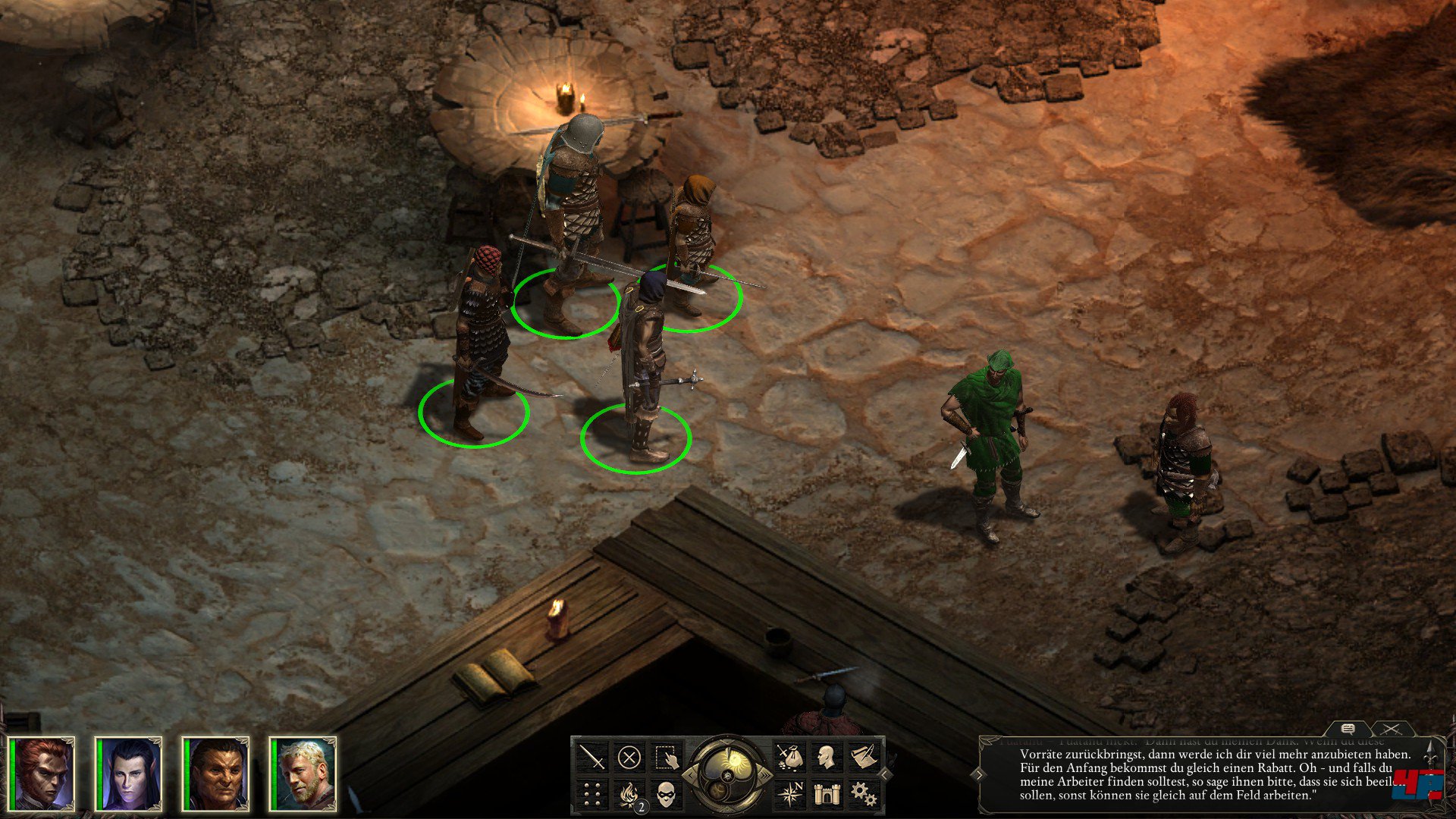Switch to the dialogue log speech-bubble tab
Viewport: 1456px width, 819px height.
click(x=1348, y=729)
